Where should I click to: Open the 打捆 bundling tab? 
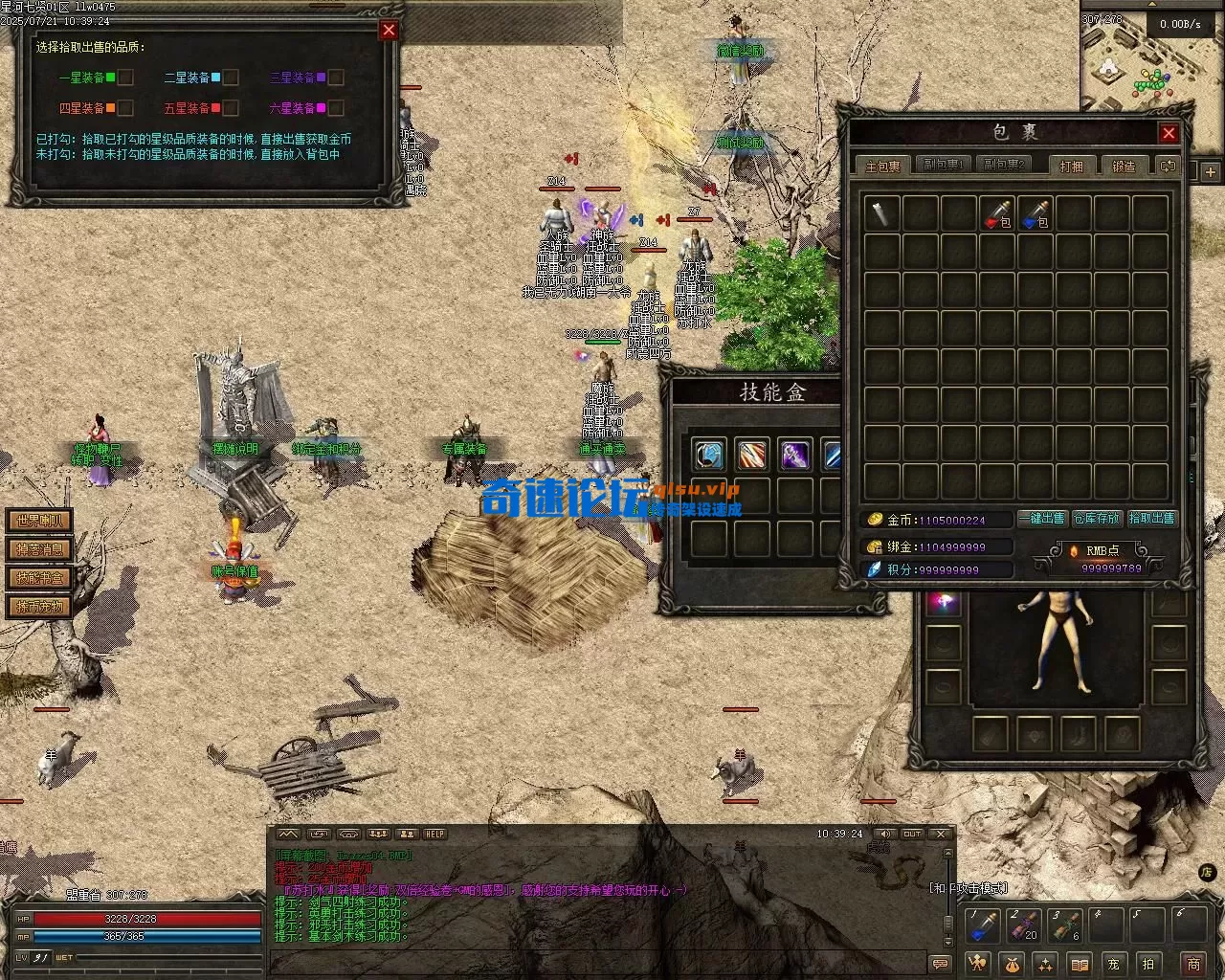(x=1071, y=166)
